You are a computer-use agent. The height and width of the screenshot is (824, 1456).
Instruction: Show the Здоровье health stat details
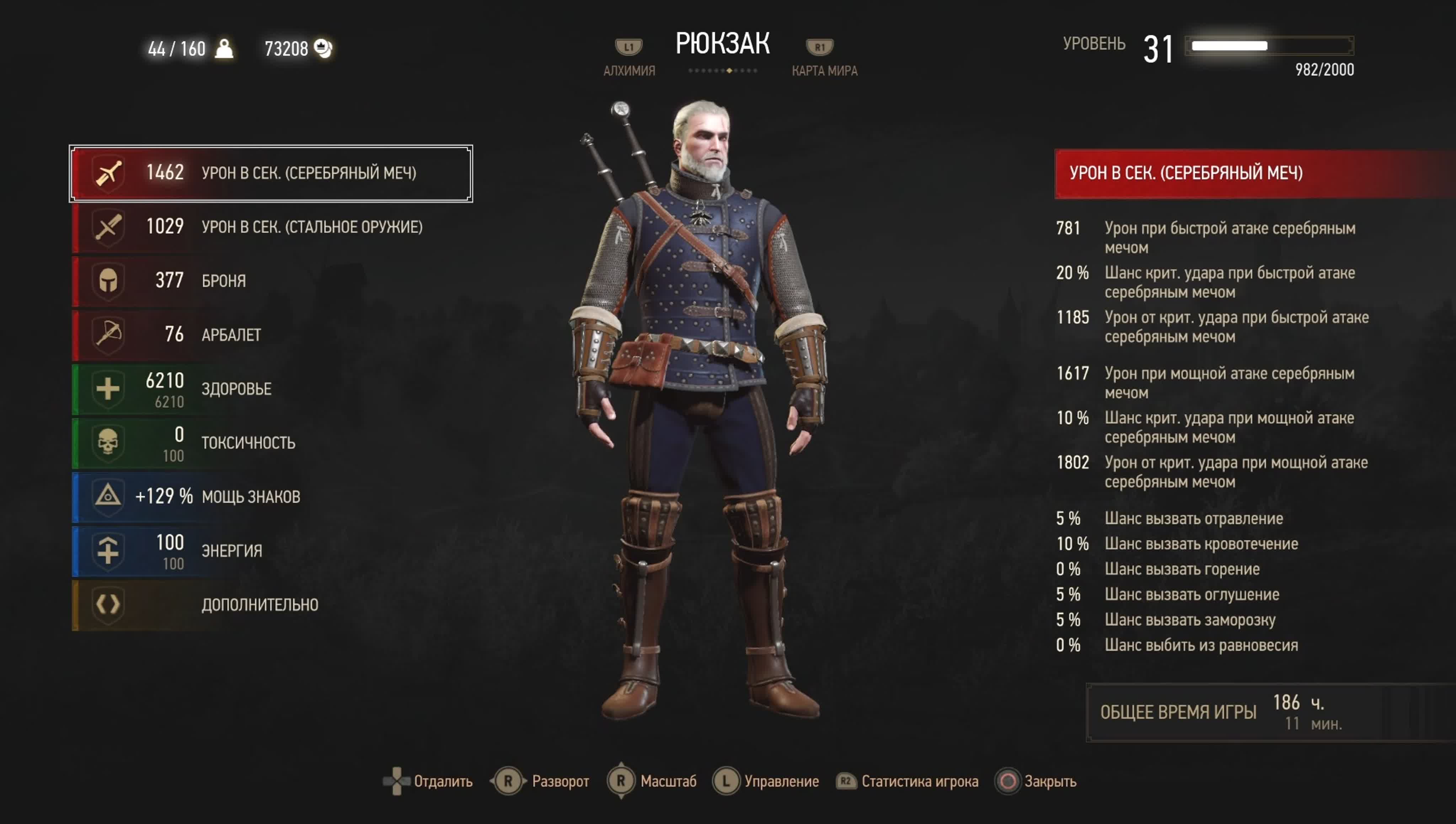(271, 389)
